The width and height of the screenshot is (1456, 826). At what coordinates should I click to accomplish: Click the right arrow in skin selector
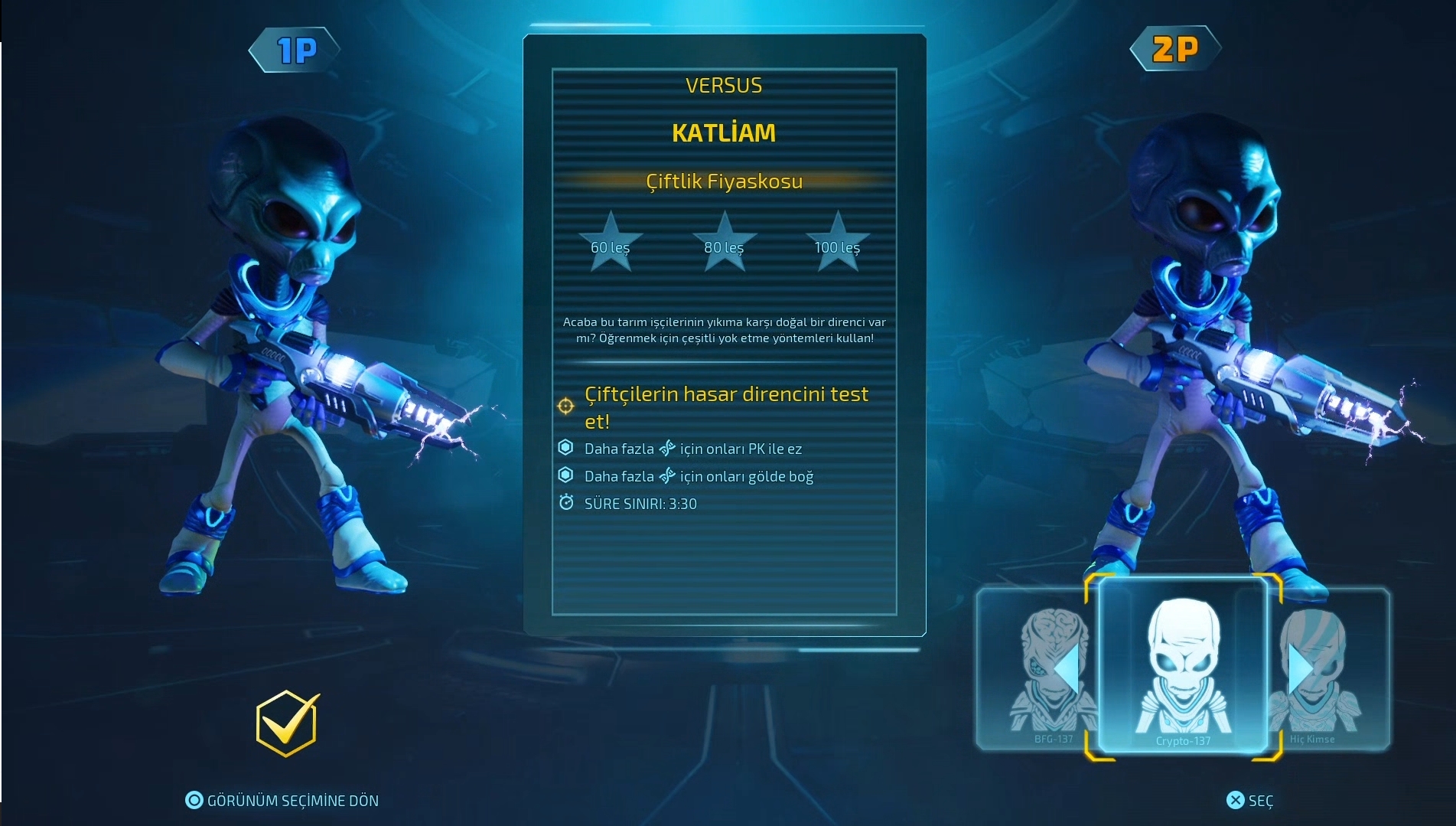[1300, 669]
